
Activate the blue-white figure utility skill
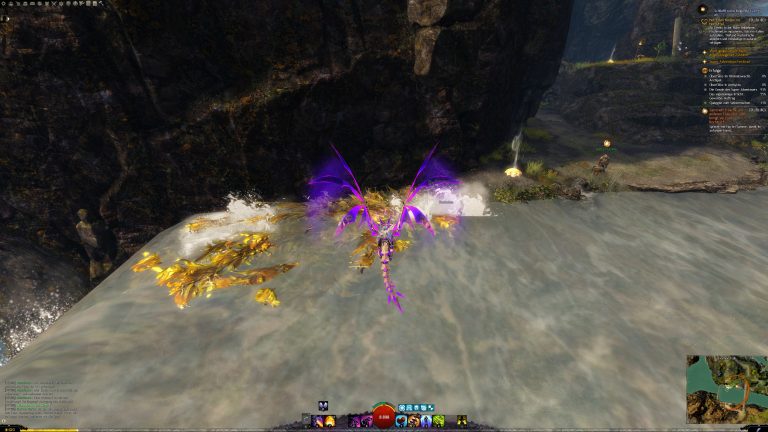point(426,421)
